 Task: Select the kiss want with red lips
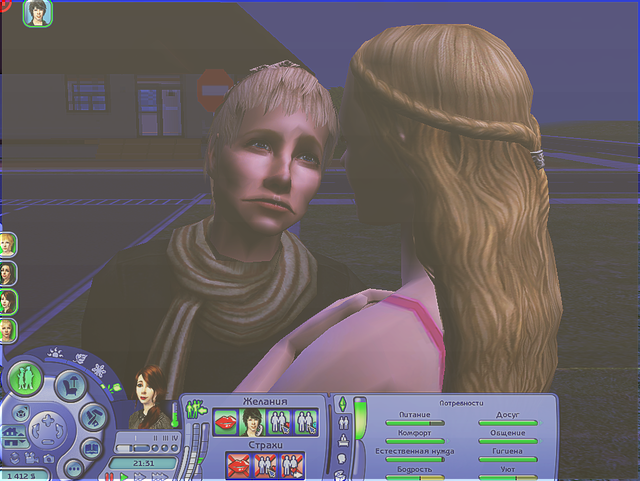coord(227,421)
